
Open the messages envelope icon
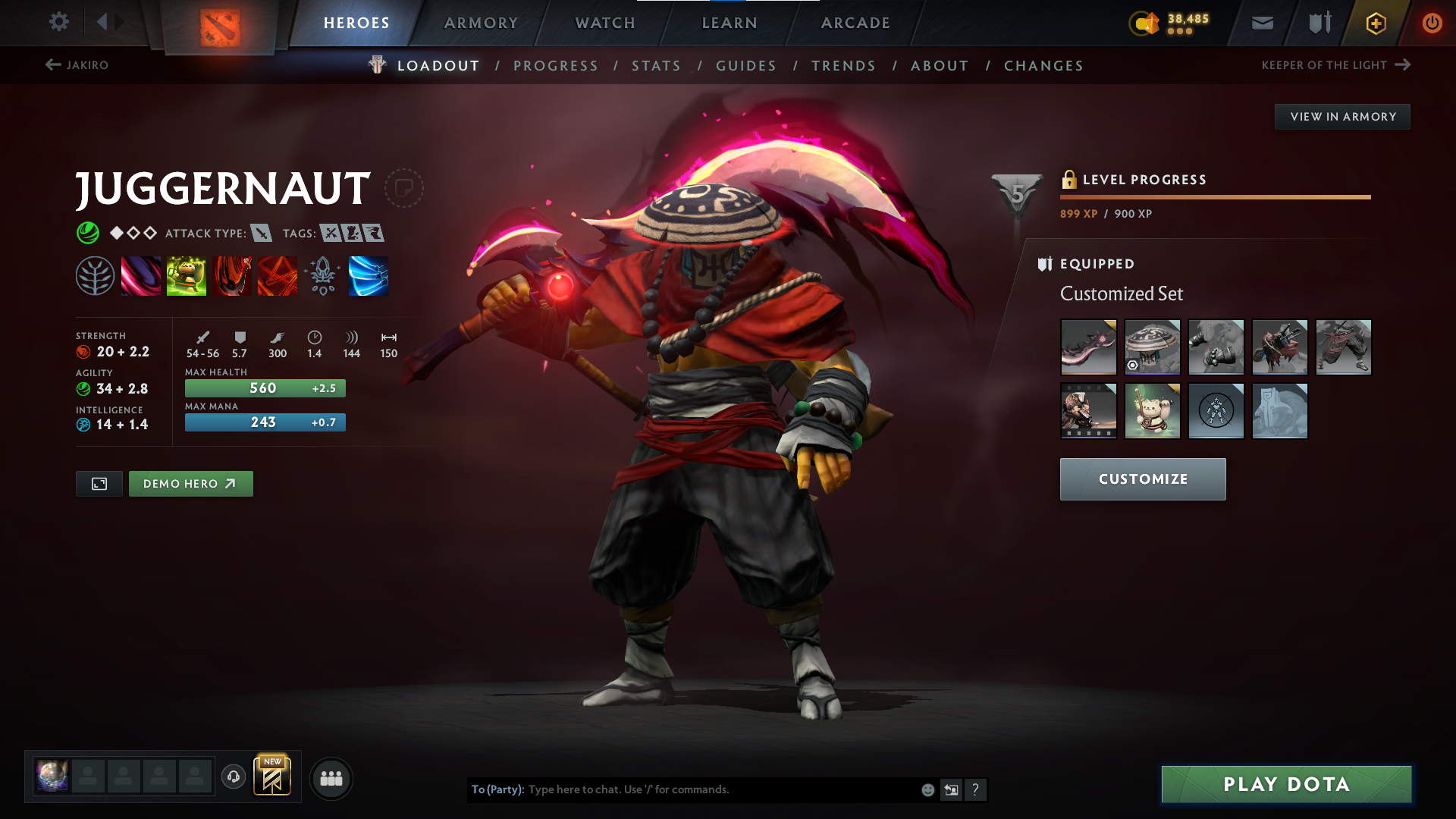coord(1261,22)
